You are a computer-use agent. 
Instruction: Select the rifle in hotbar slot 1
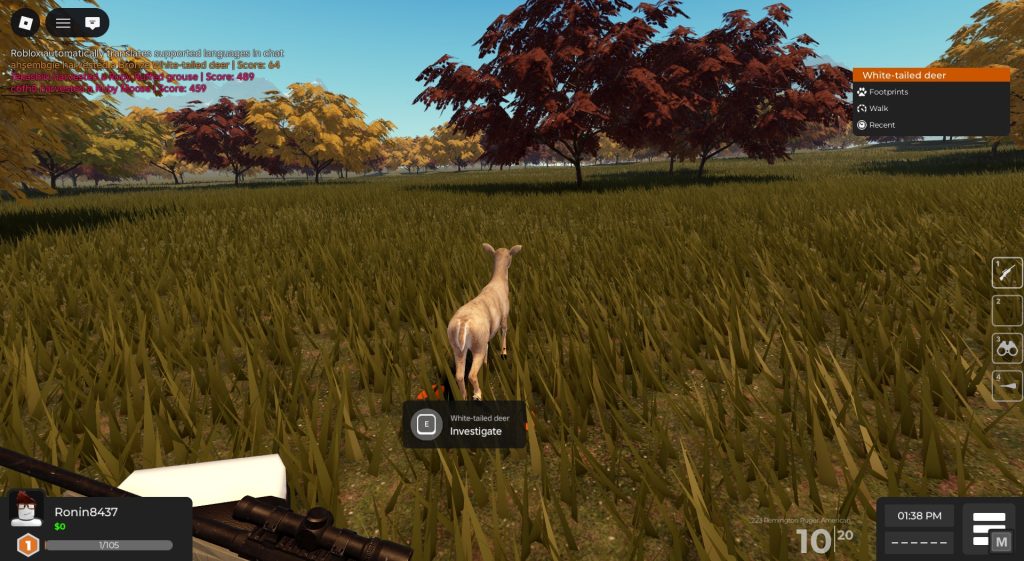(x=1007, y=272)
